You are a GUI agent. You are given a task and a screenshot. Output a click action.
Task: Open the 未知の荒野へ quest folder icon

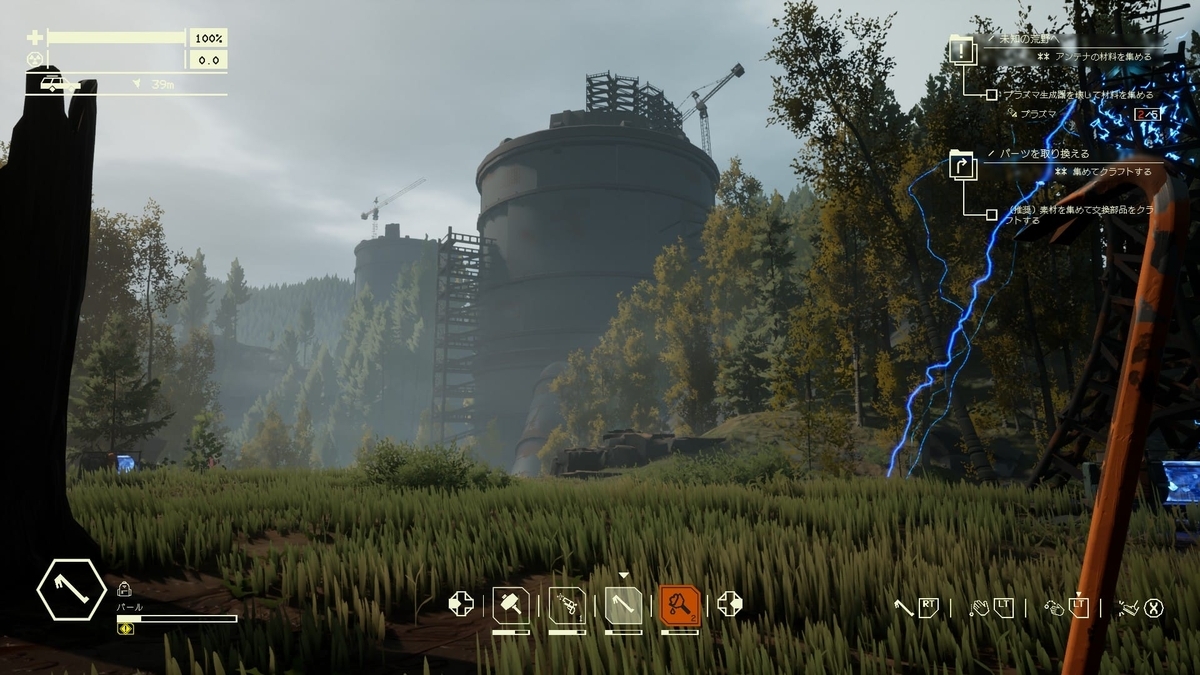pyautogui.click(x=962, y=49)
